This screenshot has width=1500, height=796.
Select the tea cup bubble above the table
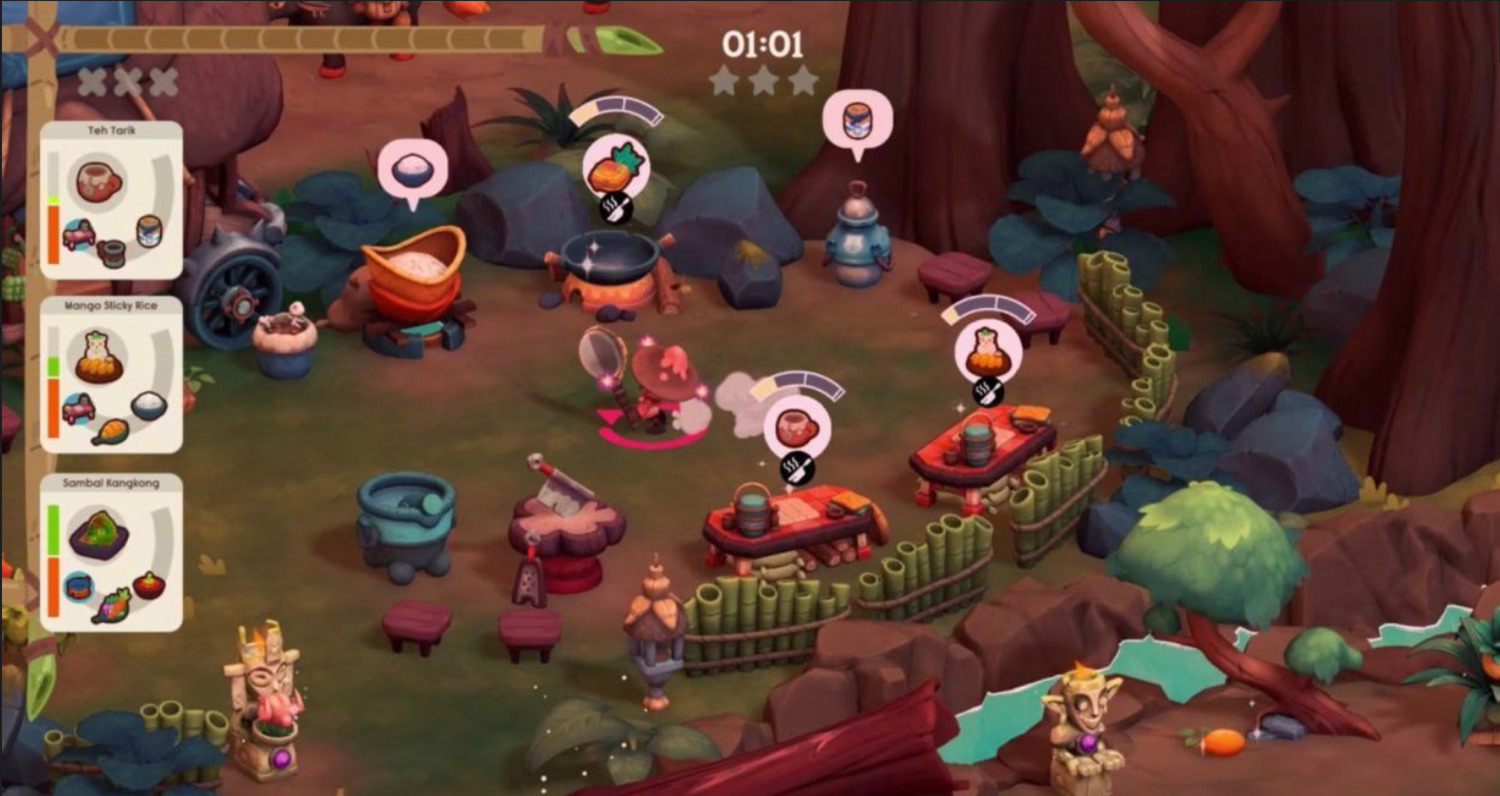(796, 426)
